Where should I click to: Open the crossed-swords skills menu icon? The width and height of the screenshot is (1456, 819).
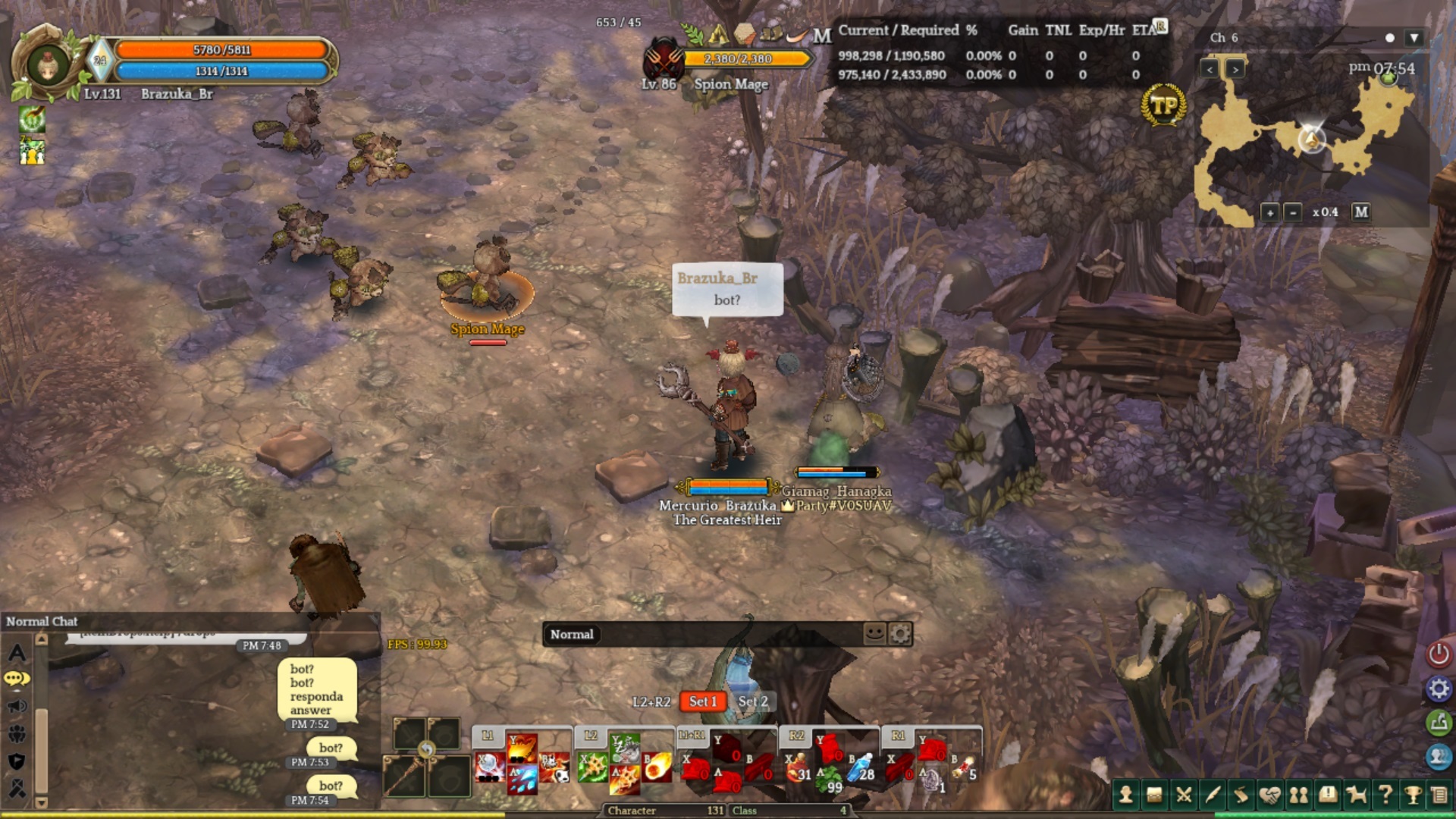pos(1183,794)
